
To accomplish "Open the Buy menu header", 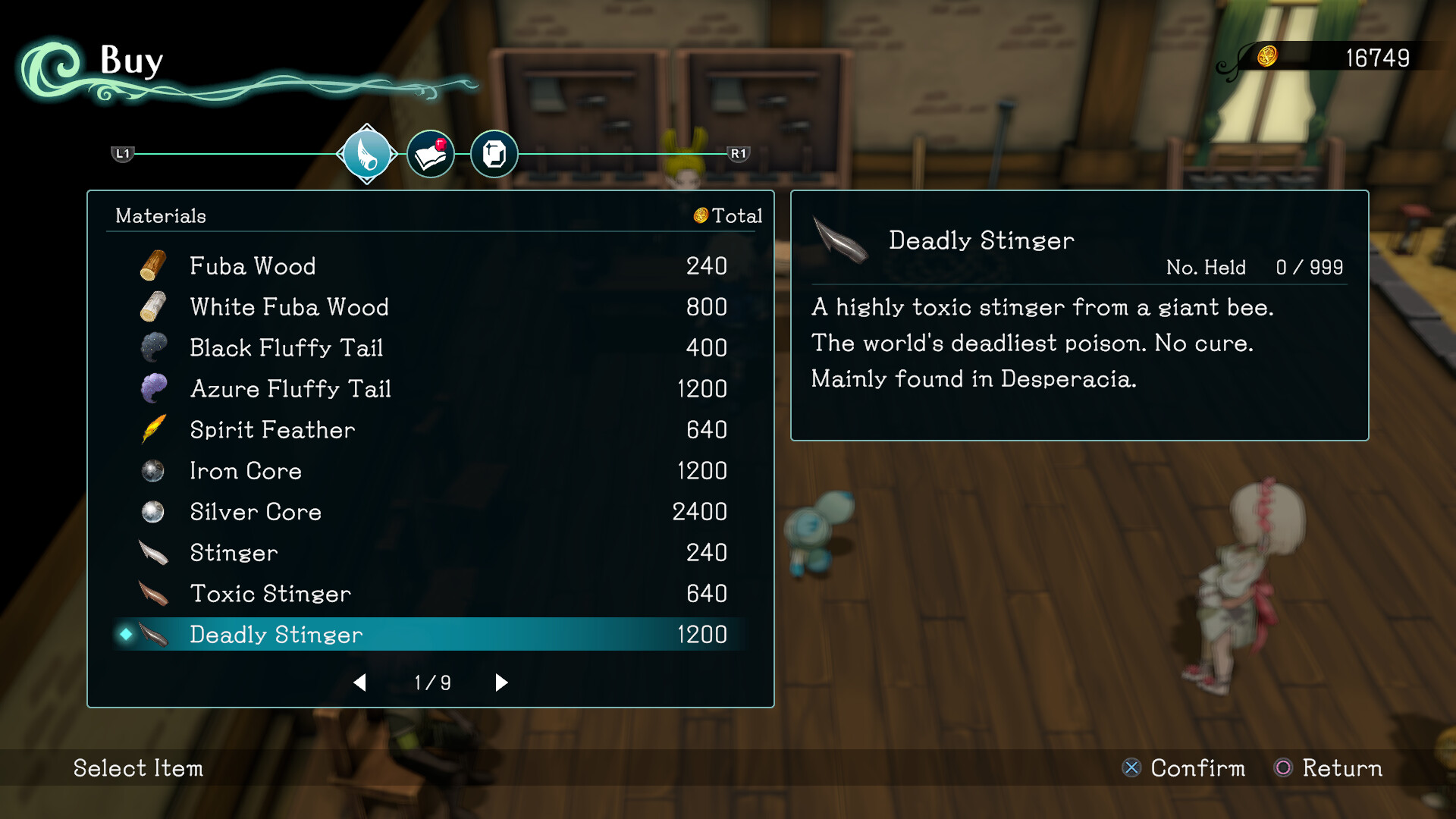I will click(132, 61).
